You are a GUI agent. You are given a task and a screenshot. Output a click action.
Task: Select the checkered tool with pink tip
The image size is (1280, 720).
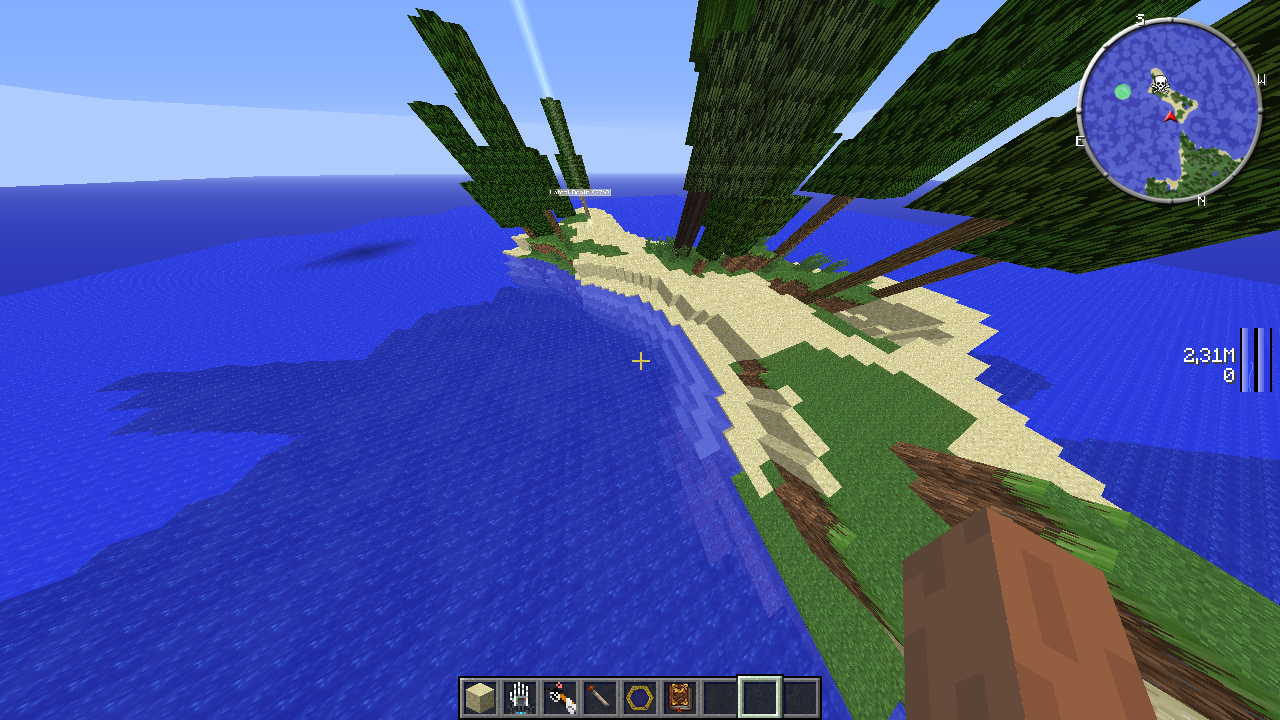[560, 697]
